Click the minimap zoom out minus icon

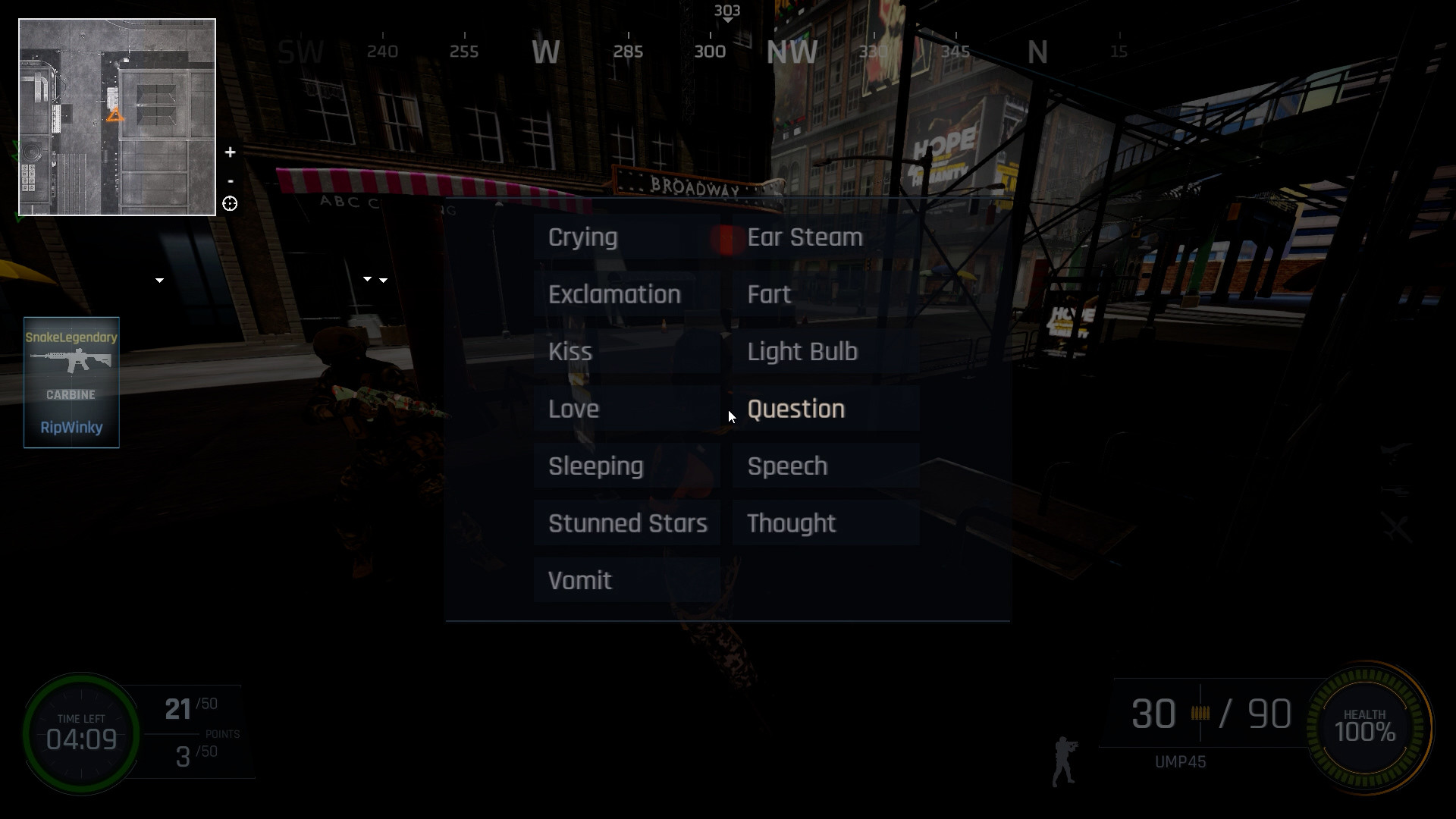[230, 180]
